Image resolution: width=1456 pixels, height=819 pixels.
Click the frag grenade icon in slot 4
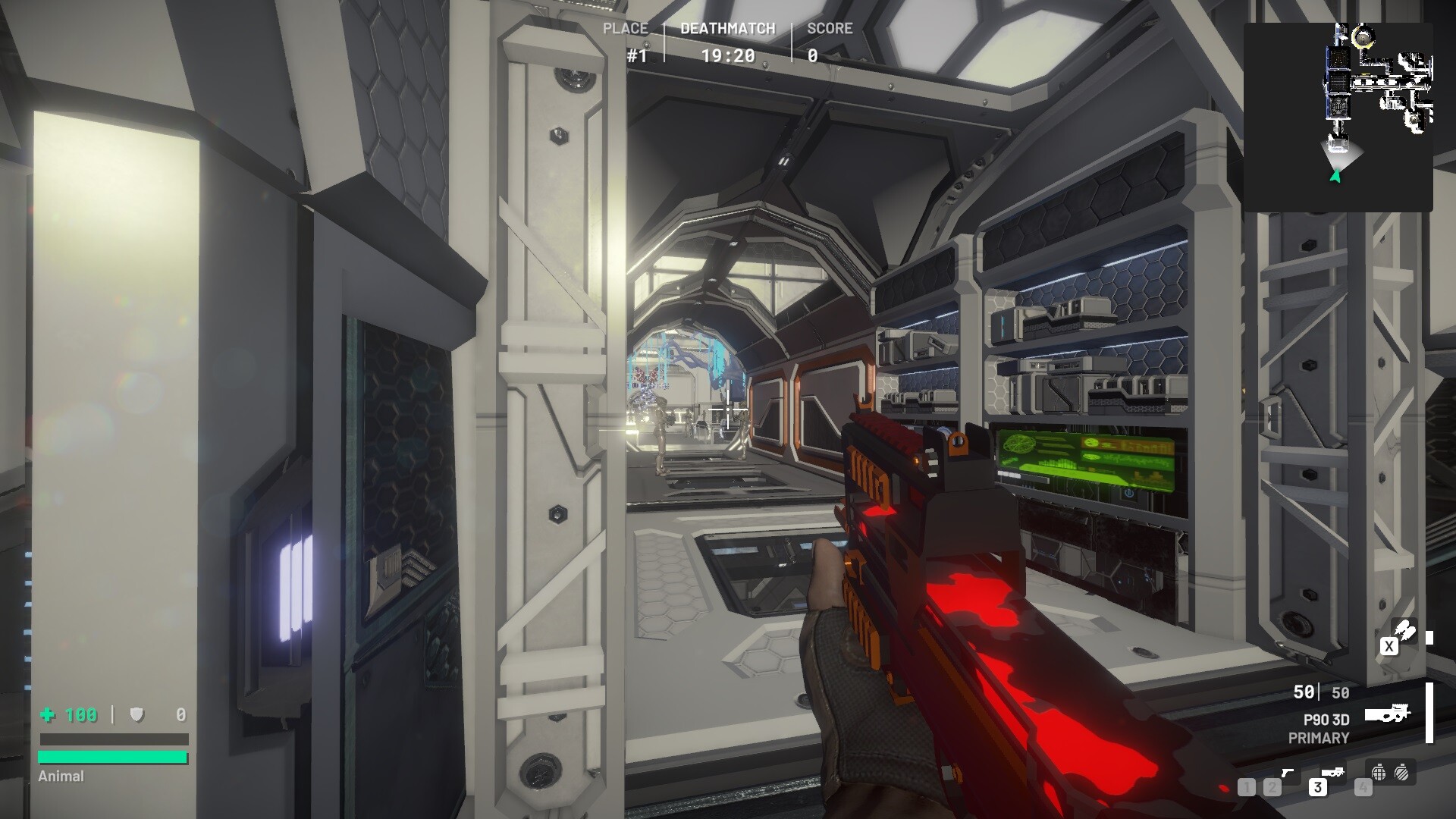pyautogui.click(x=1379, y=773)
